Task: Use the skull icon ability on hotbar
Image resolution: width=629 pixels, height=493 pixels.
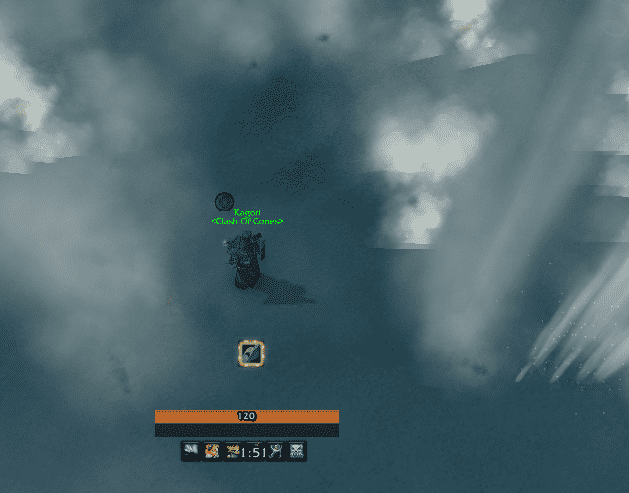Action: point(296,452)
